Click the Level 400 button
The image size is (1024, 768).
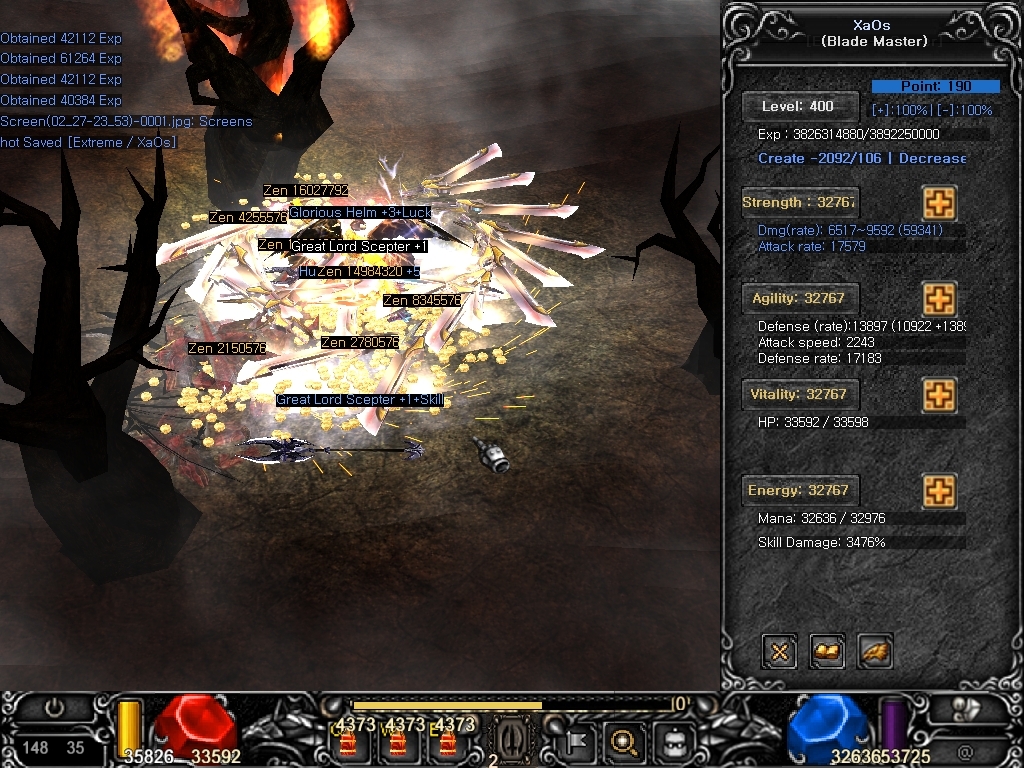pyautogui.click(x=800, y=106)
